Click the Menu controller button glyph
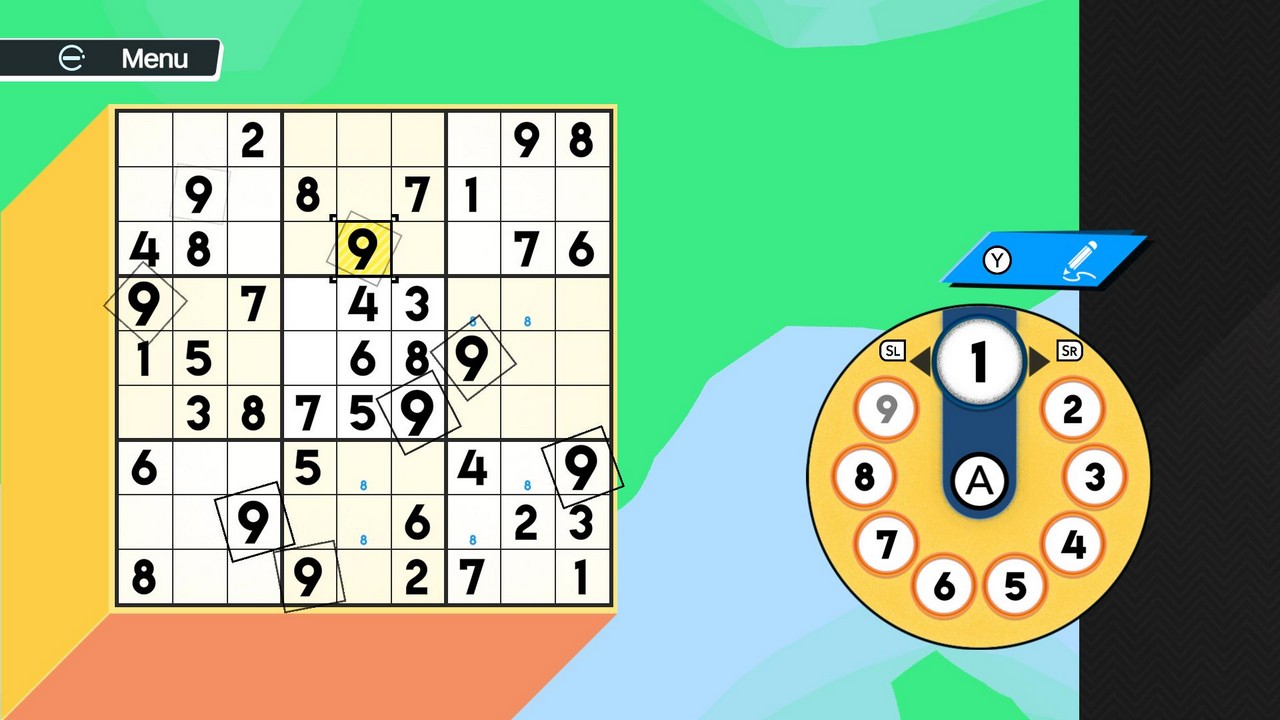1280x720 pixels. click(x=70, y=58)
